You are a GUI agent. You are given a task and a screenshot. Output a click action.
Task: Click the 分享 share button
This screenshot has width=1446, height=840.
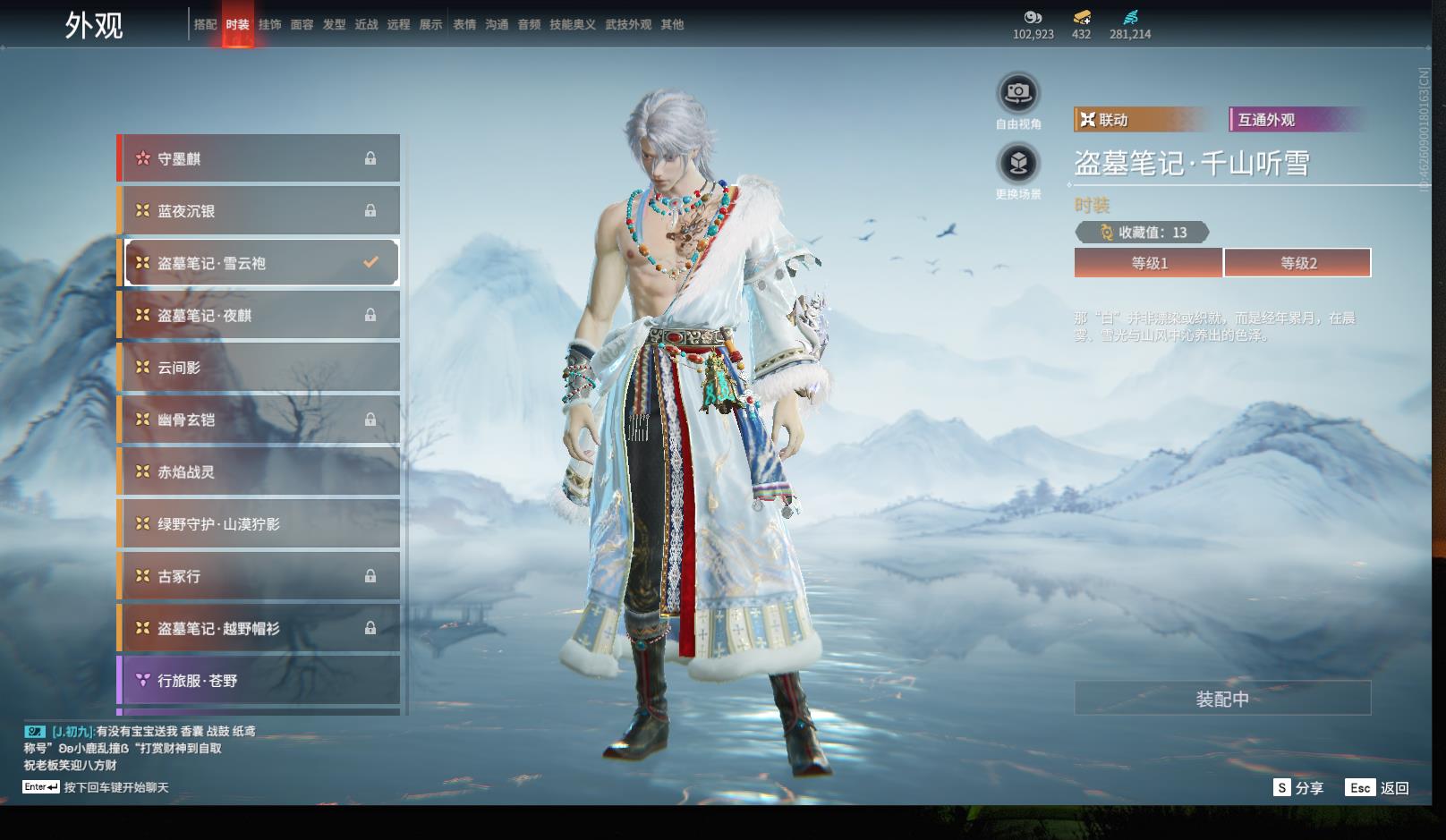tap(1298, 788)
